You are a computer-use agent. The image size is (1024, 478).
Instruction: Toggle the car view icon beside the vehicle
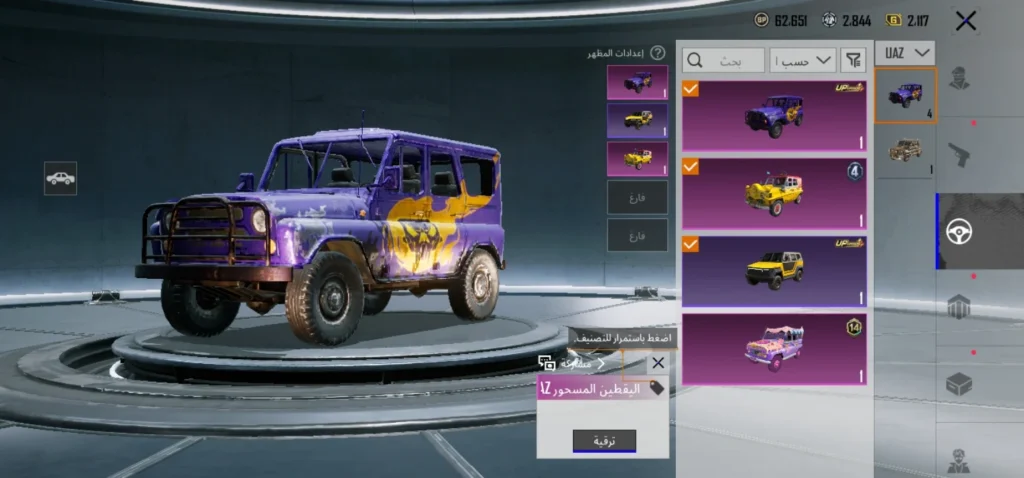pyautogui.click(x=60, y=178)
